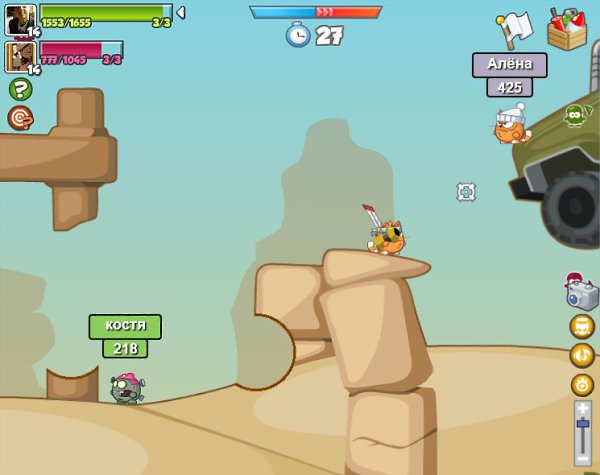Zoom in with the plus button
The image size is (600, 475).
coord(583,408)
